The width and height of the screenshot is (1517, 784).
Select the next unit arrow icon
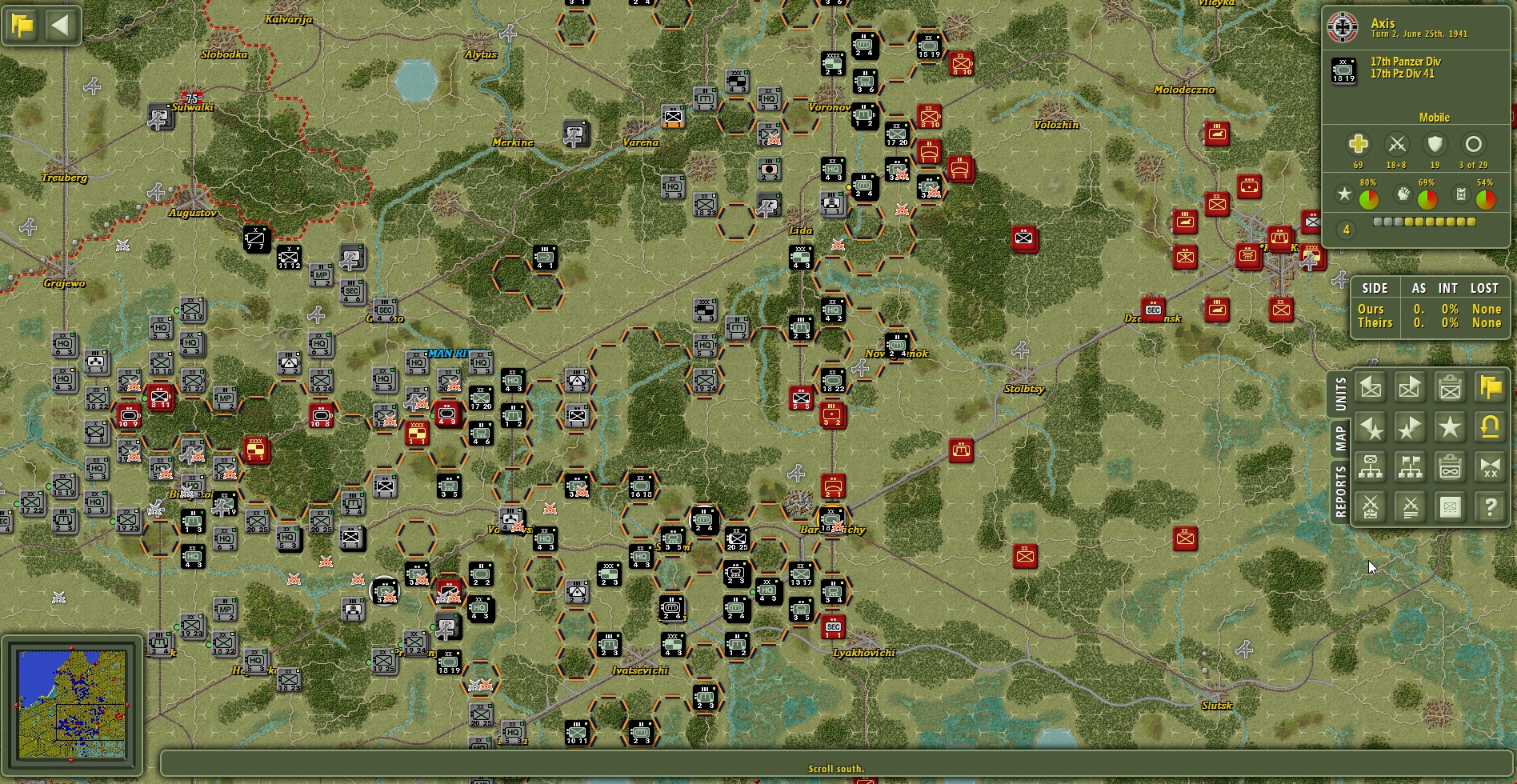[1410, 386]
